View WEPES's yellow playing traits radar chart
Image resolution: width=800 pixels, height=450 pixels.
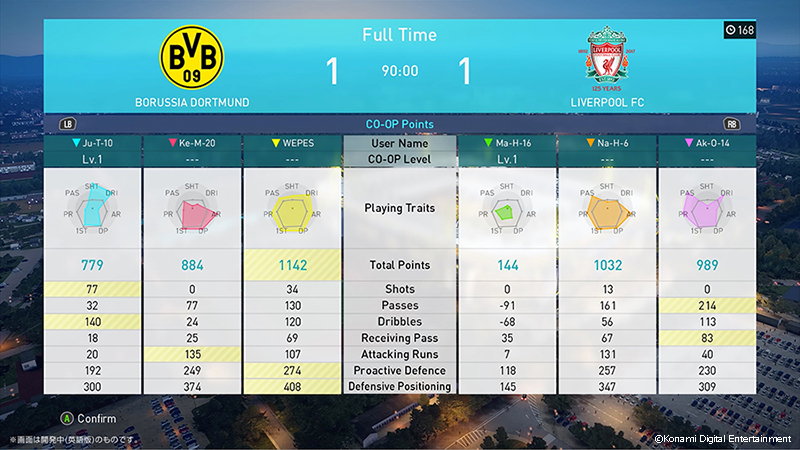[x=292, y=209]
